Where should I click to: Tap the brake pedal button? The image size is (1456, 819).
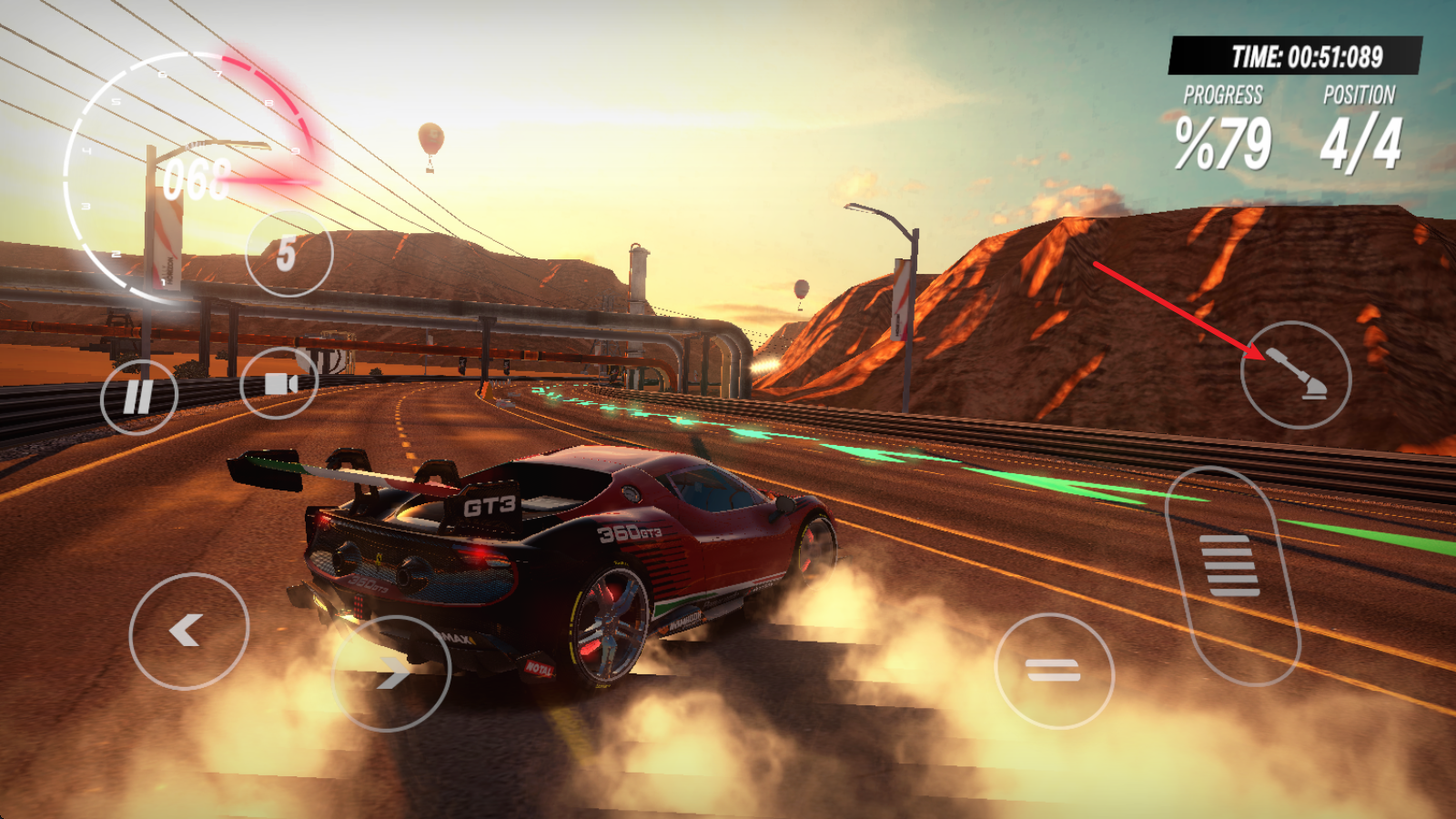[x=1054, y=672]
